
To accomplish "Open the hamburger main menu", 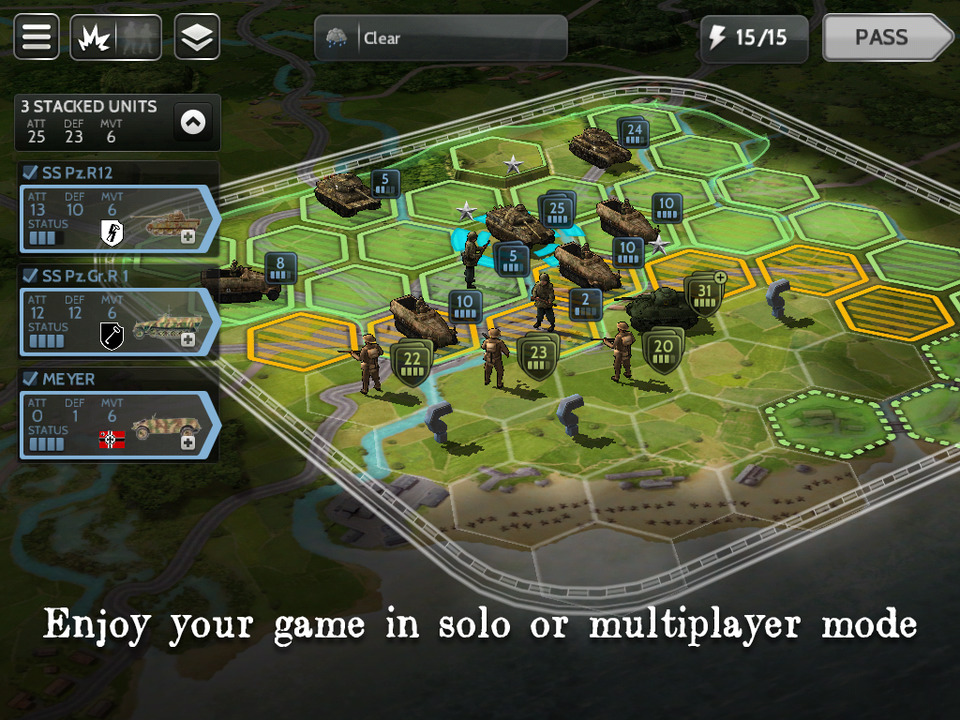I will coord(37,37).
